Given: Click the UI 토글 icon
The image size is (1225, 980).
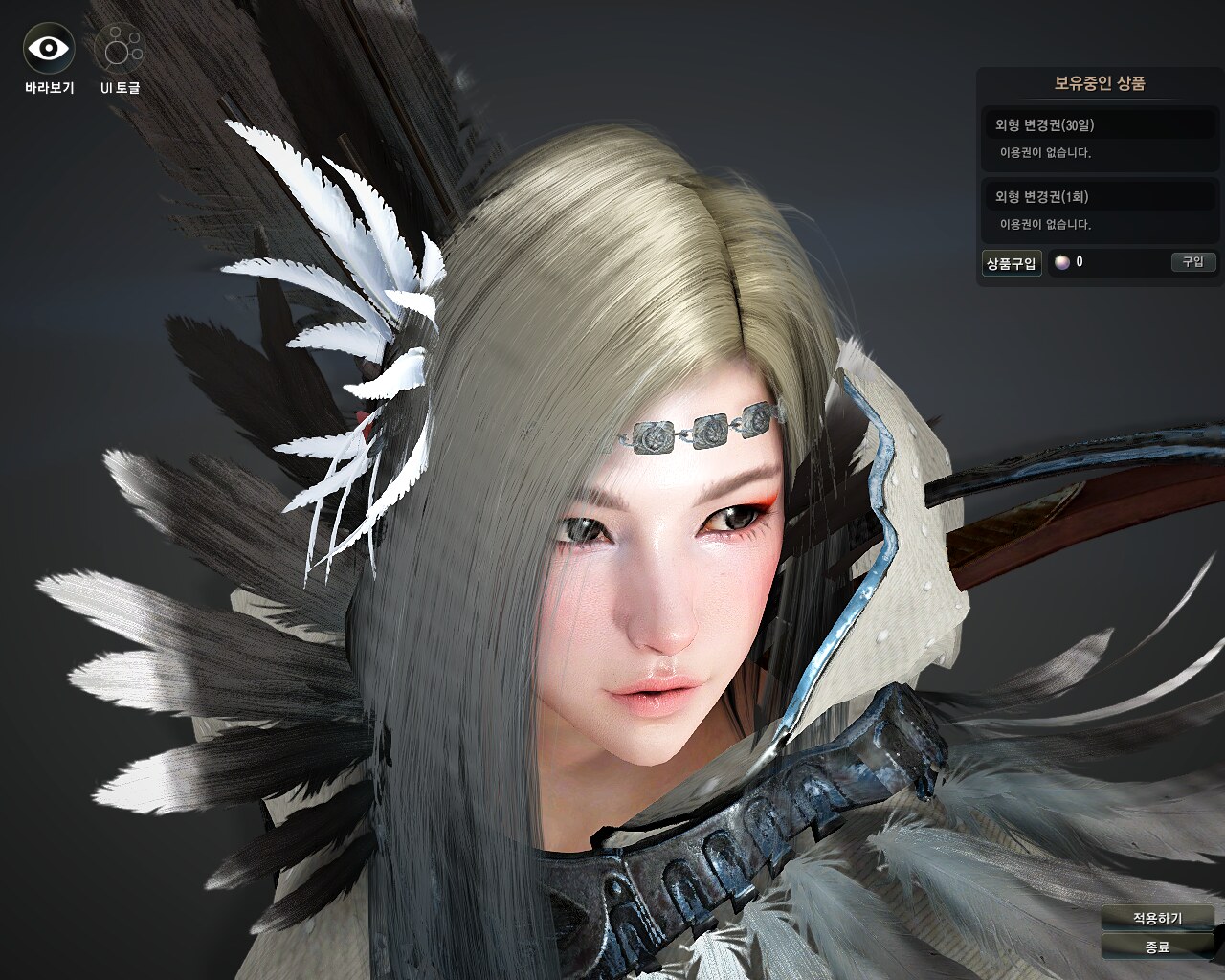Looking at the screenshot, I should tap(120, 48).
